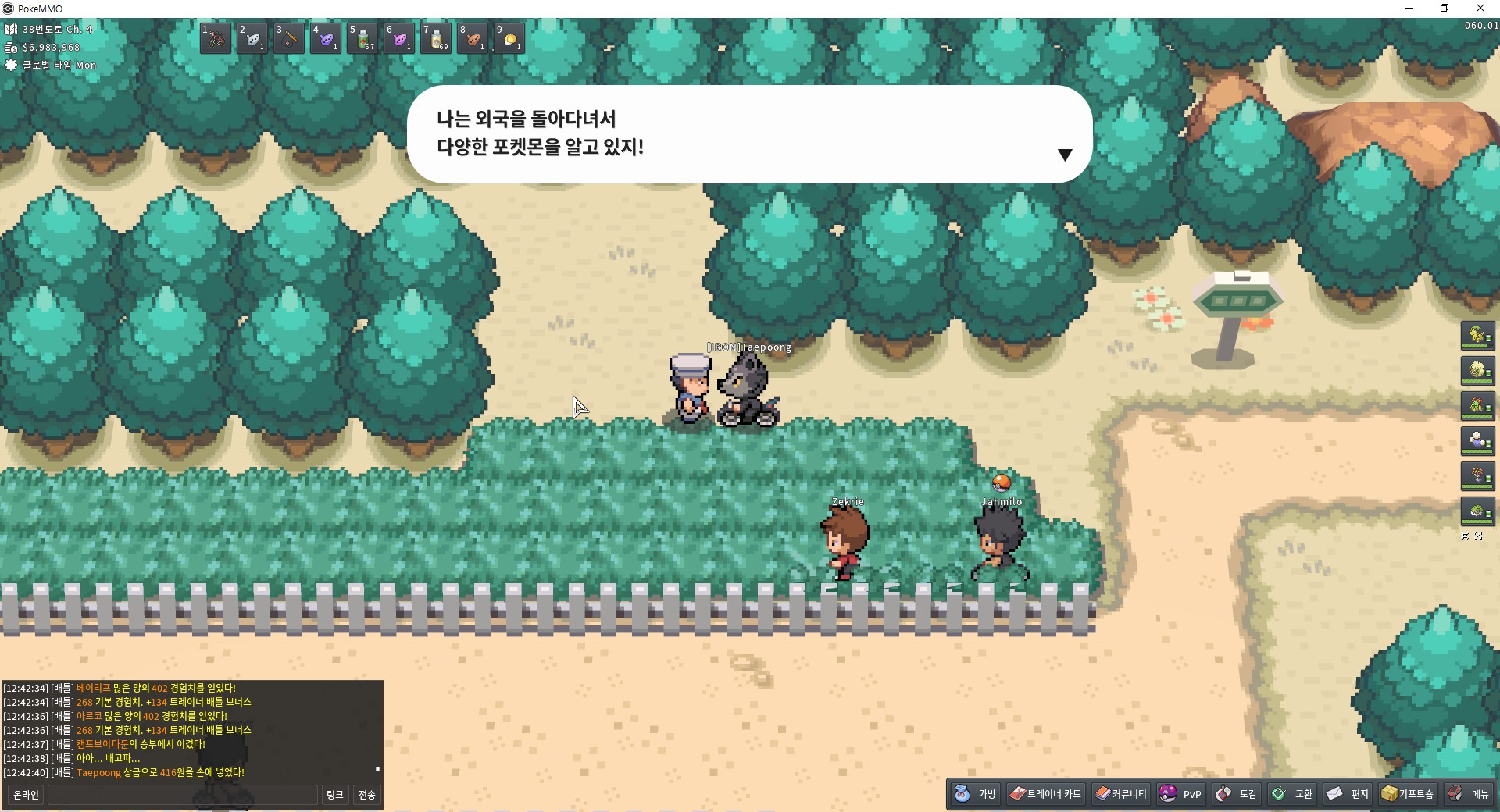Open the PvP menu
Viewport: 1500px width, 812px height.
click(1180, 794)
